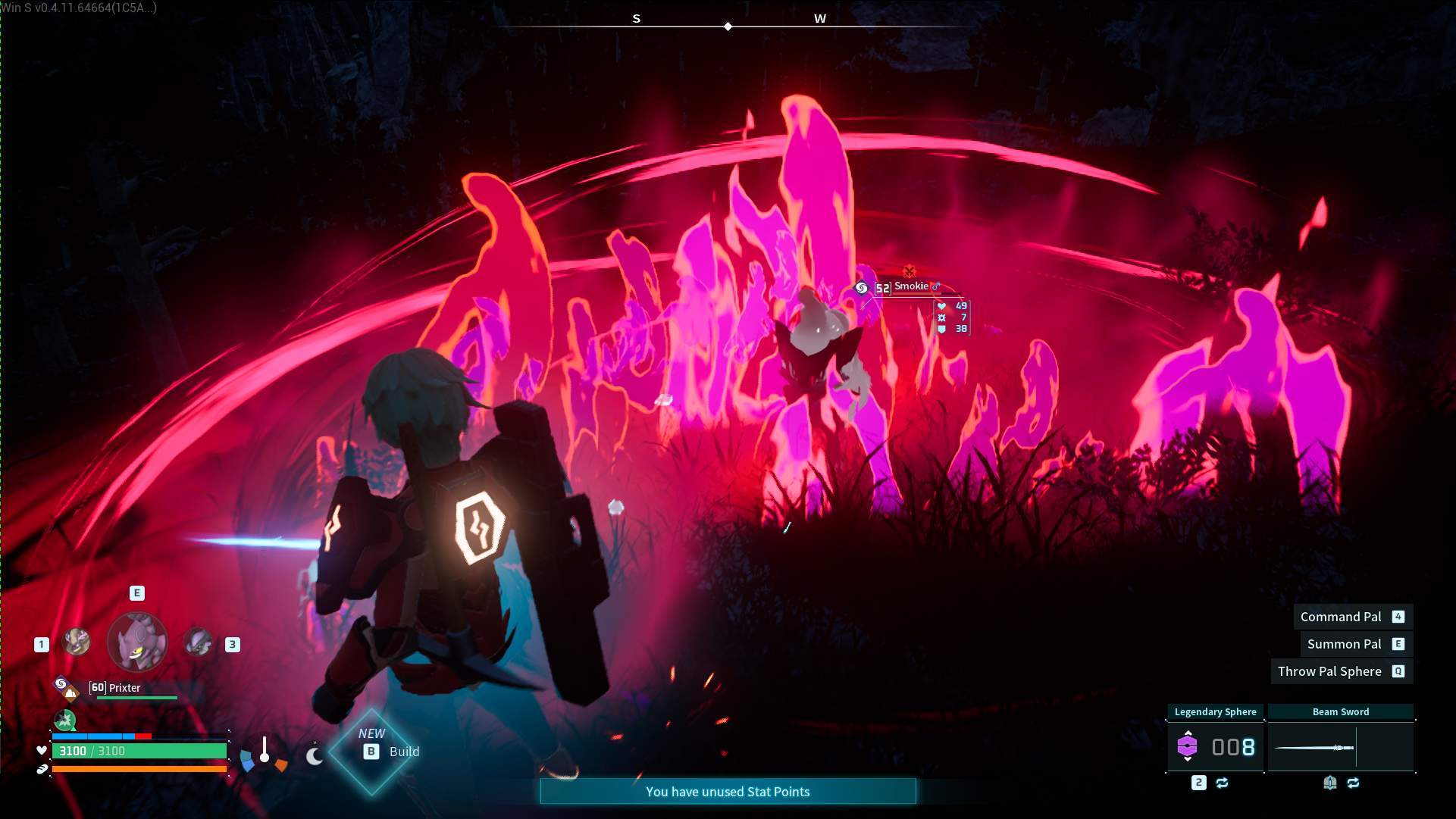Click the diamond marker on the compass bar
1456x819 pixels.
tap(728, 25)
